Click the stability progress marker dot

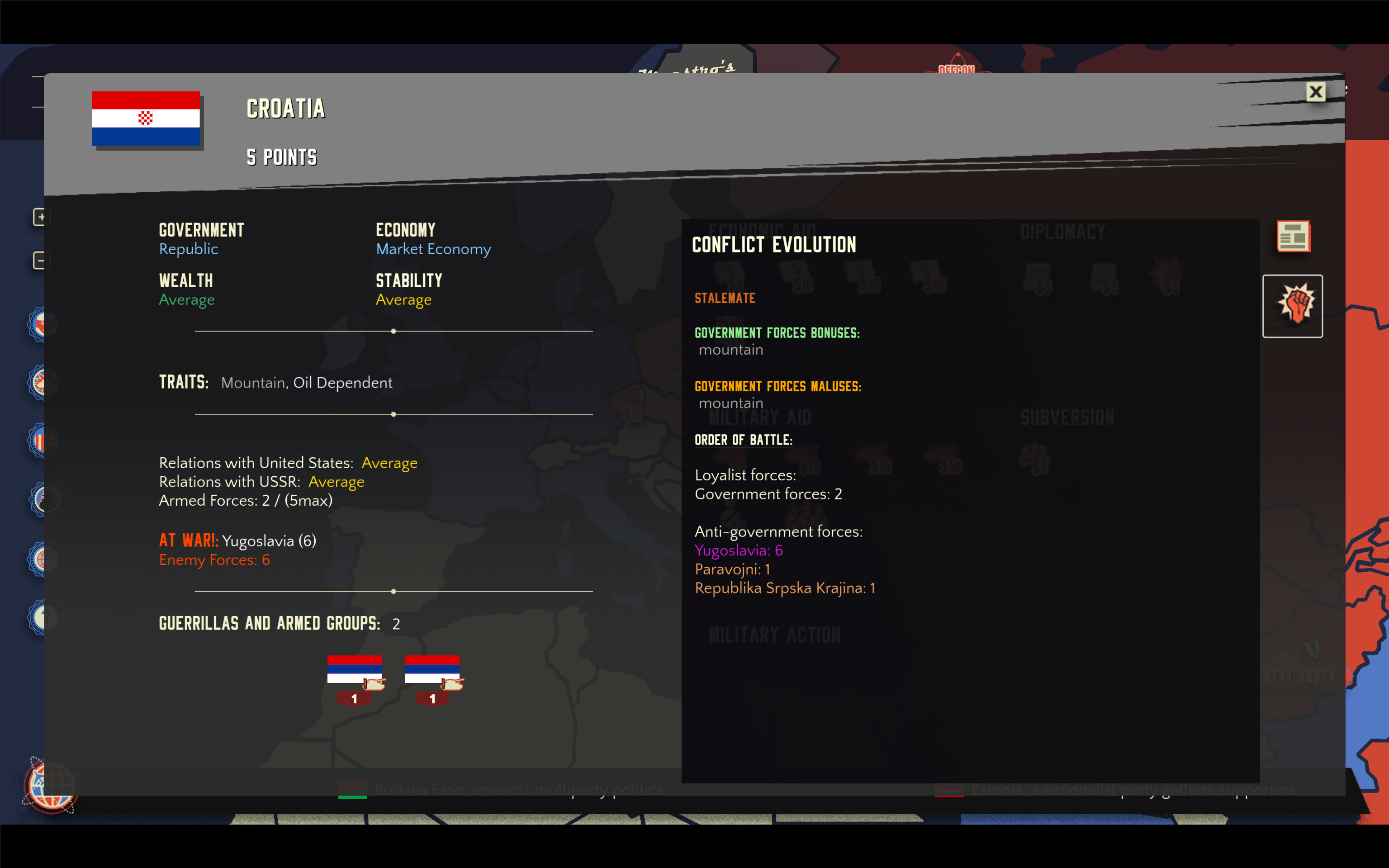[x=393, y=331]
